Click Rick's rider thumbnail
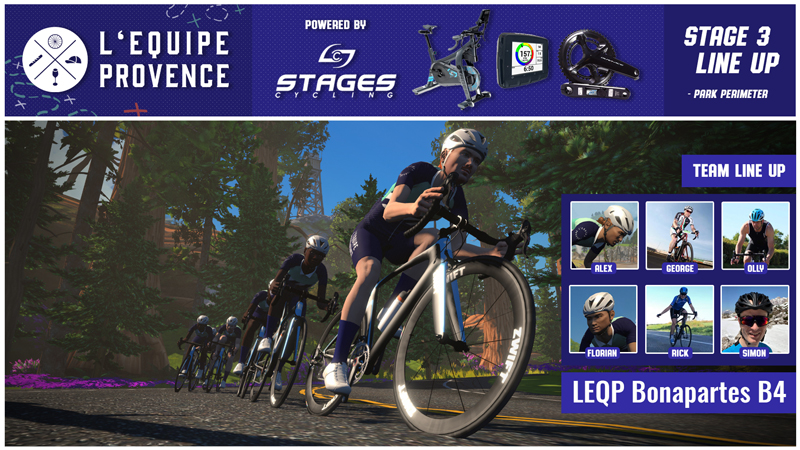This screenshot has width=800, height=450. click(x=679, y=318)
